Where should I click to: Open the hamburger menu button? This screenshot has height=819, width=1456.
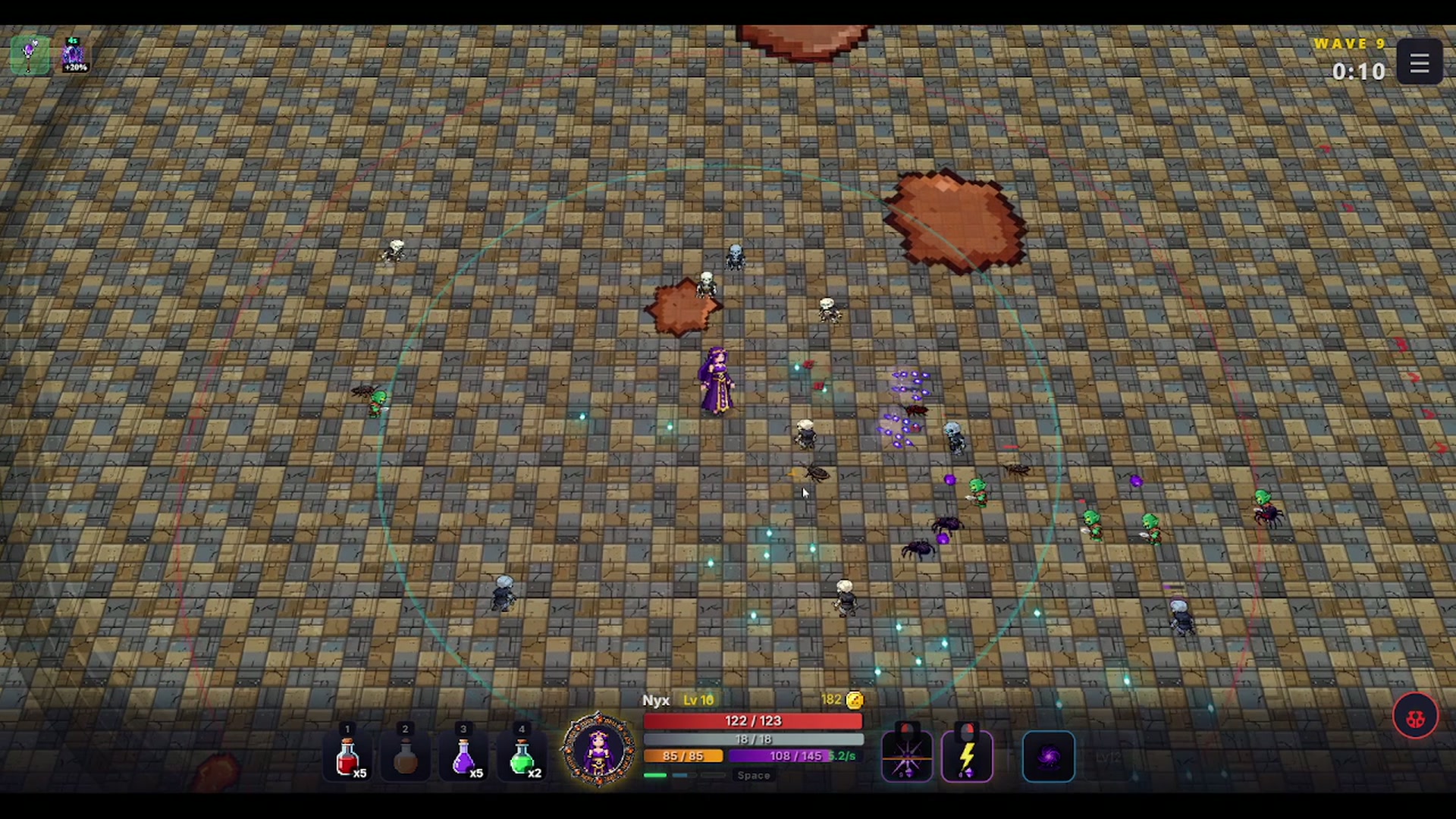pos(1419,63)
